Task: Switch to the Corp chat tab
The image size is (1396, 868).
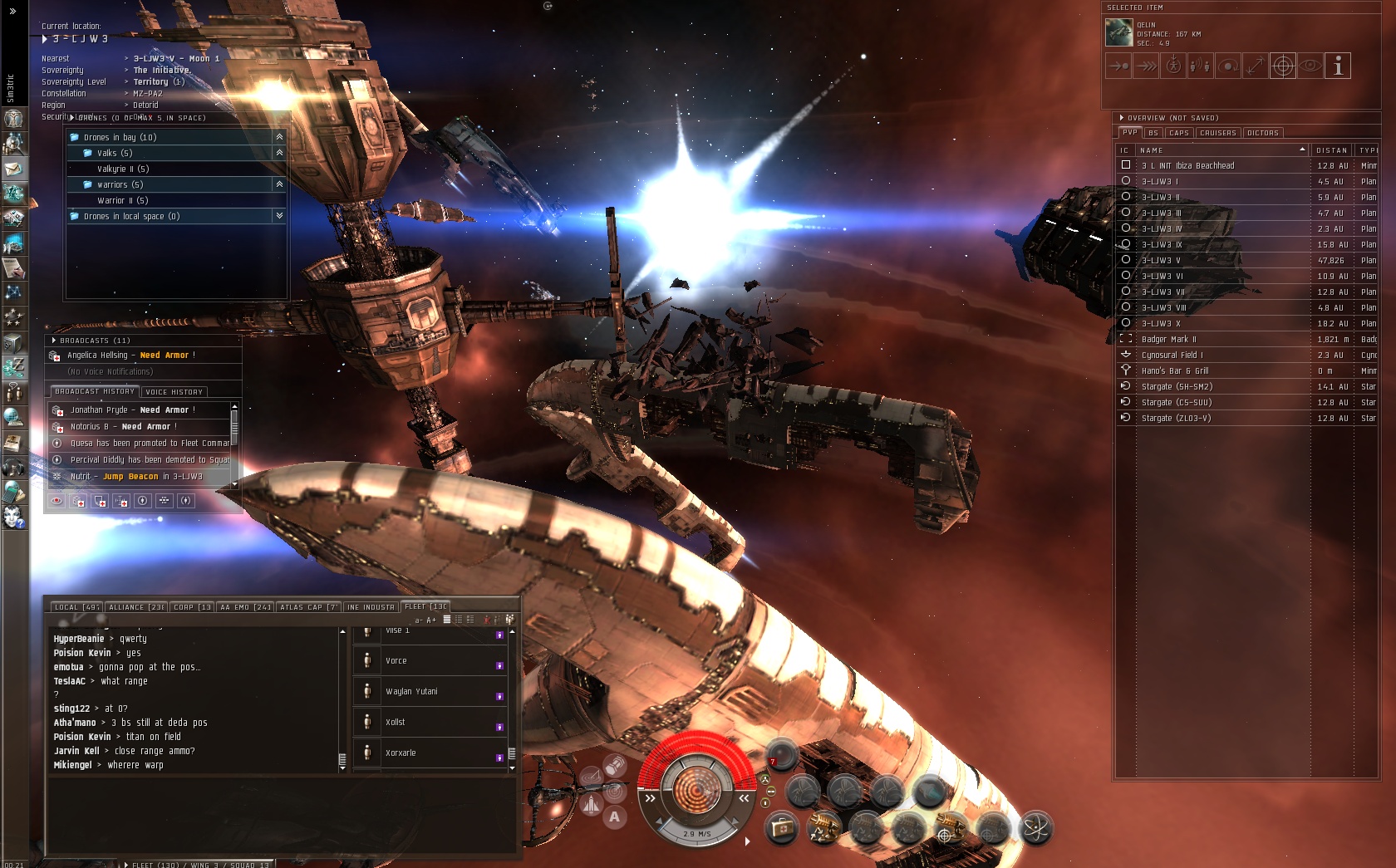Action: pyautogui.click(x=192, y=607)
